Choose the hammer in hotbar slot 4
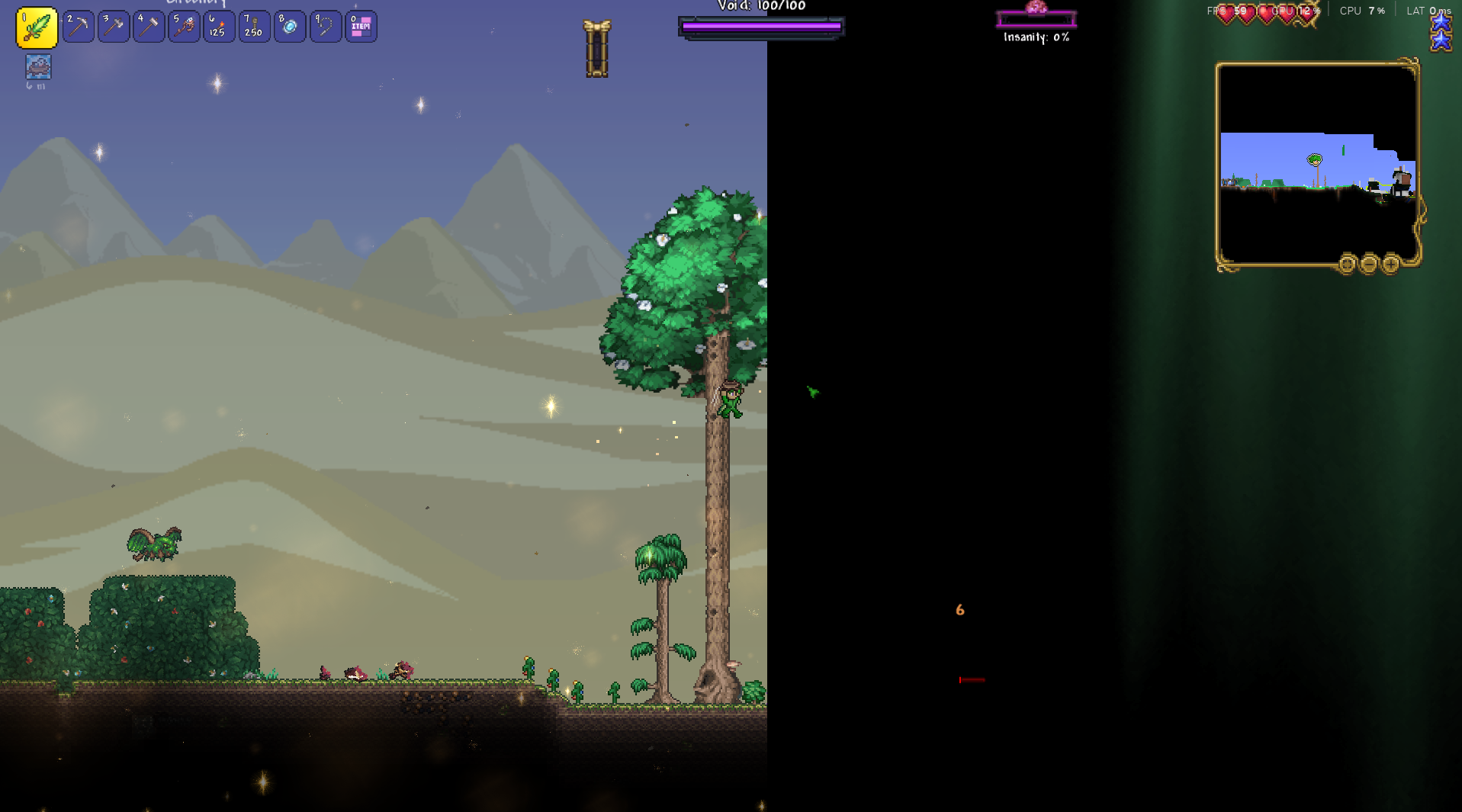1462x812 pixels. (149, 27)
